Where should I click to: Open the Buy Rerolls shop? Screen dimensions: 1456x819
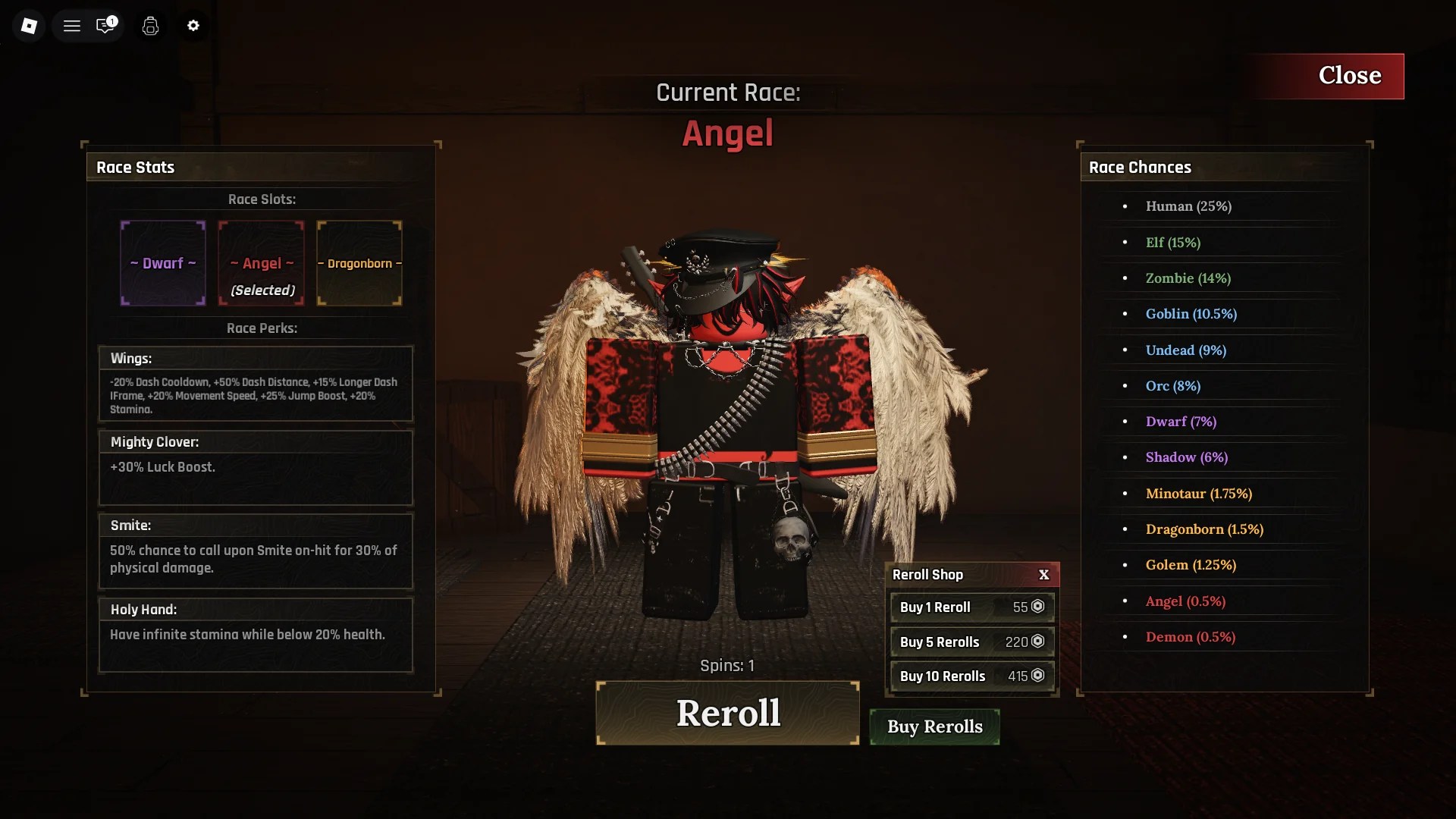pyautogui.click(x=934, y=726)
